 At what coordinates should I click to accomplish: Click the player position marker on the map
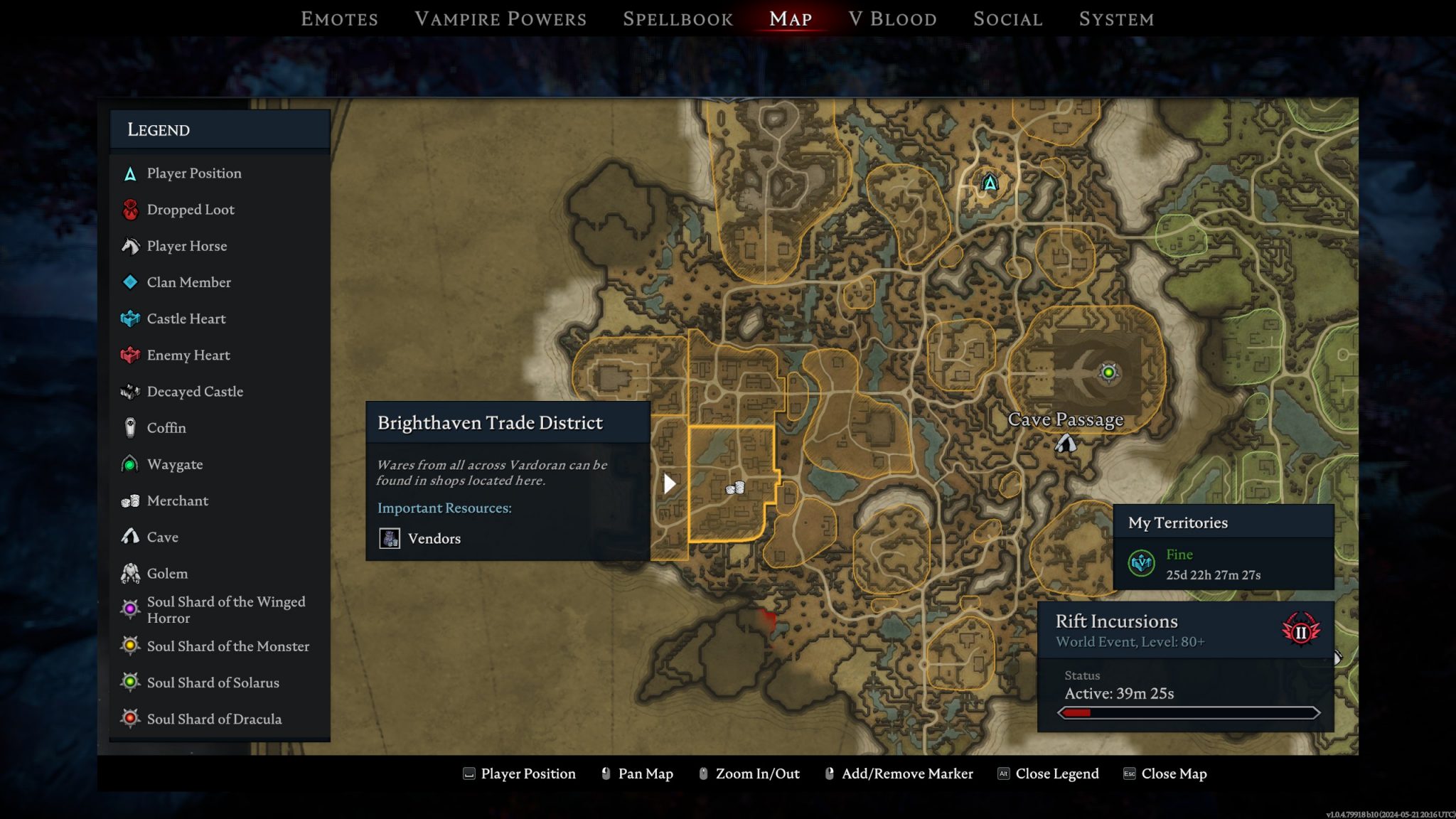tap(989, 183)
